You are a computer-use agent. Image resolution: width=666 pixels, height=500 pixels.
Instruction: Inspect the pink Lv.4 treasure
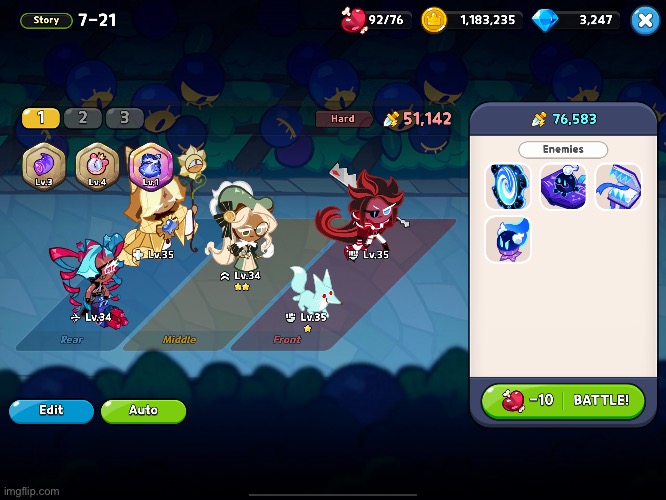click(x=97, y=165)
